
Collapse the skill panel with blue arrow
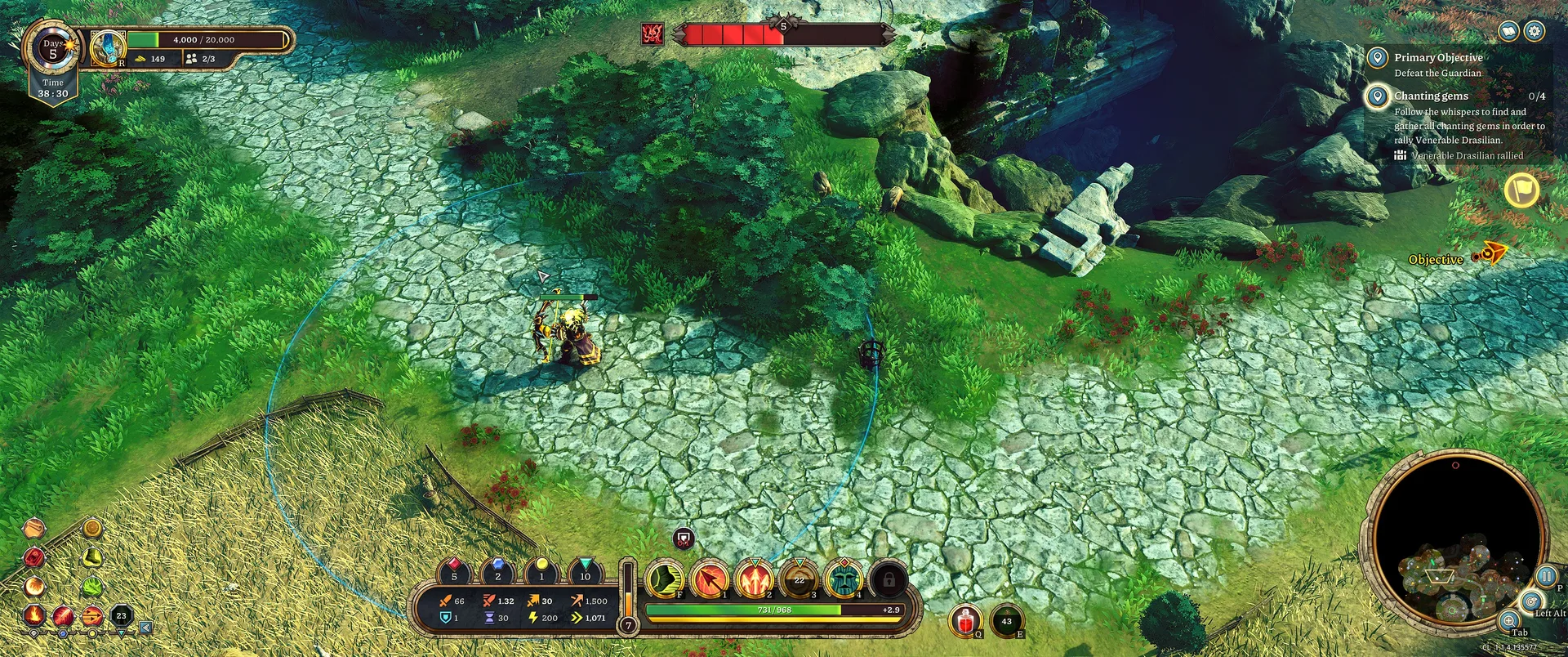click(145, 628)
